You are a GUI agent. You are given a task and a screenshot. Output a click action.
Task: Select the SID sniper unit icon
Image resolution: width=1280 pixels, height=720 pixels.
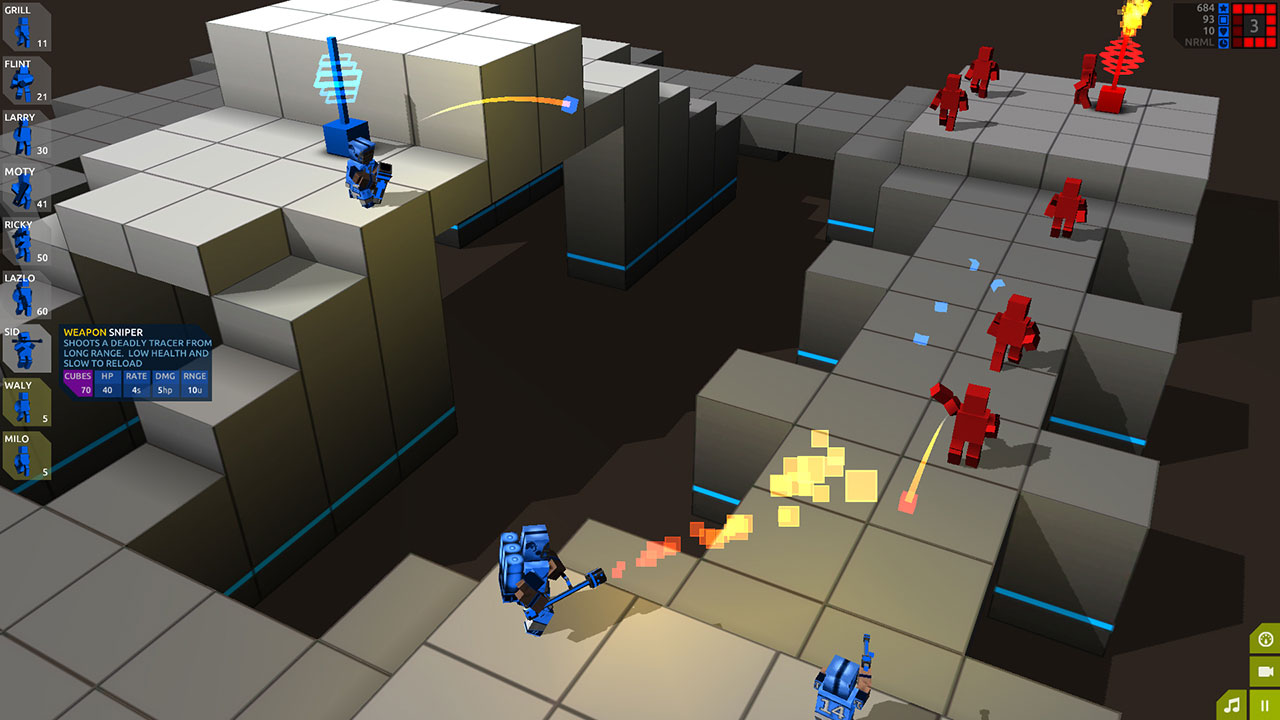[x=25, y=350]
